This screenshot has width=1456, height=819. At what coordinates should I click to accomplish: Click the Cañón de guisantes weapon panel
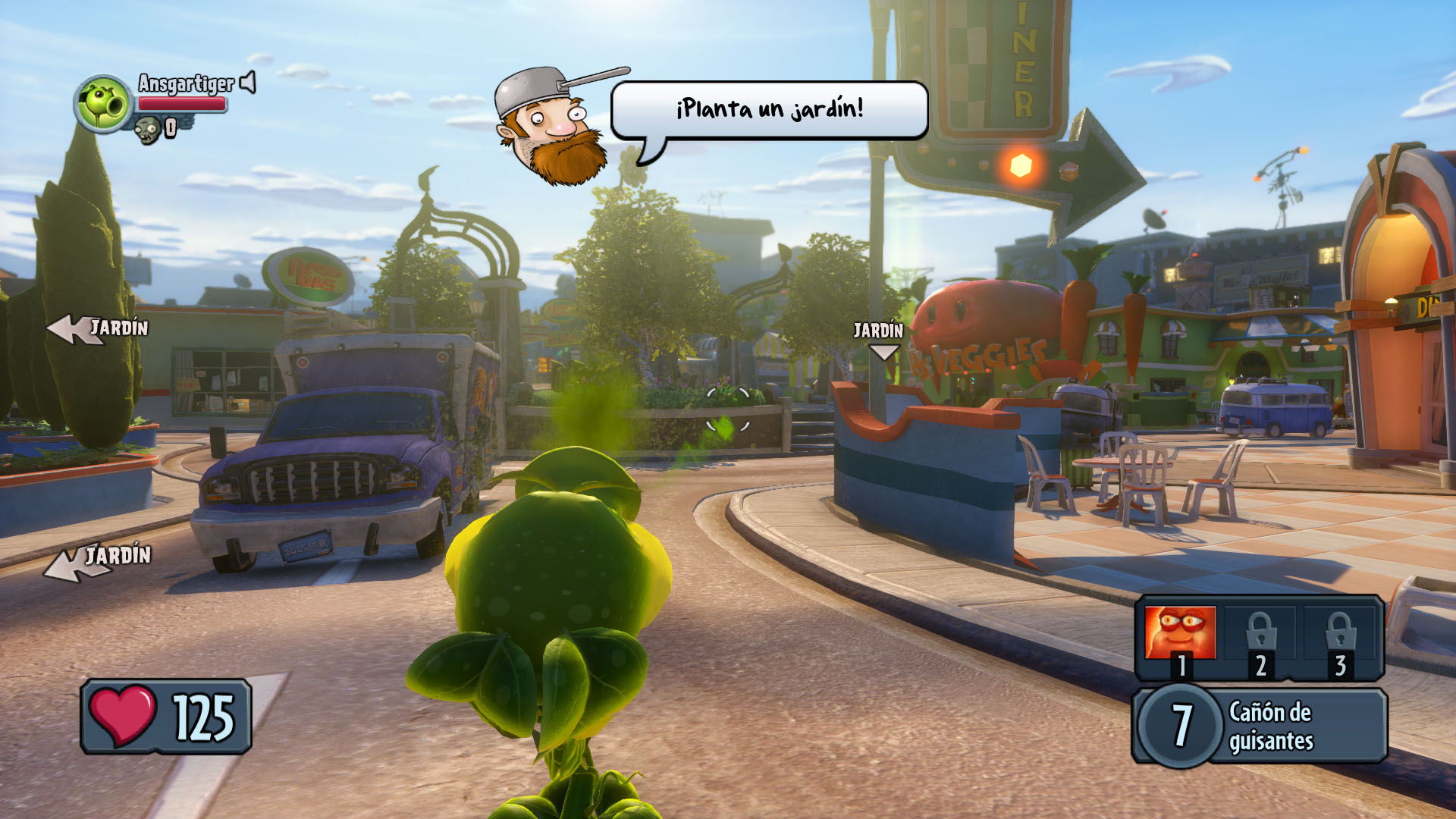tap(1260, 725)
